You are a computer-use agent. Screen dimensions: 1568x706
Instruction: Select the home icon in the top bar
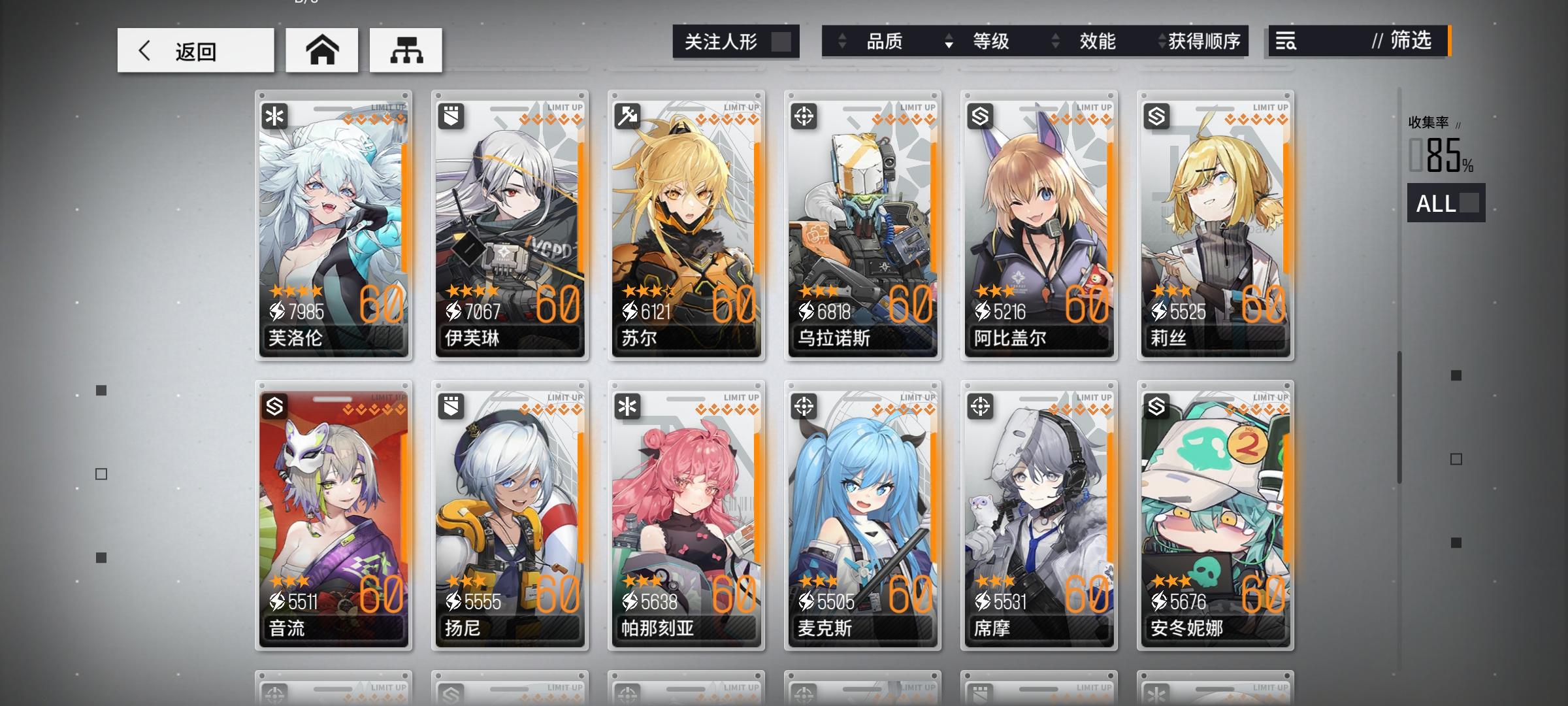(321, 50)
